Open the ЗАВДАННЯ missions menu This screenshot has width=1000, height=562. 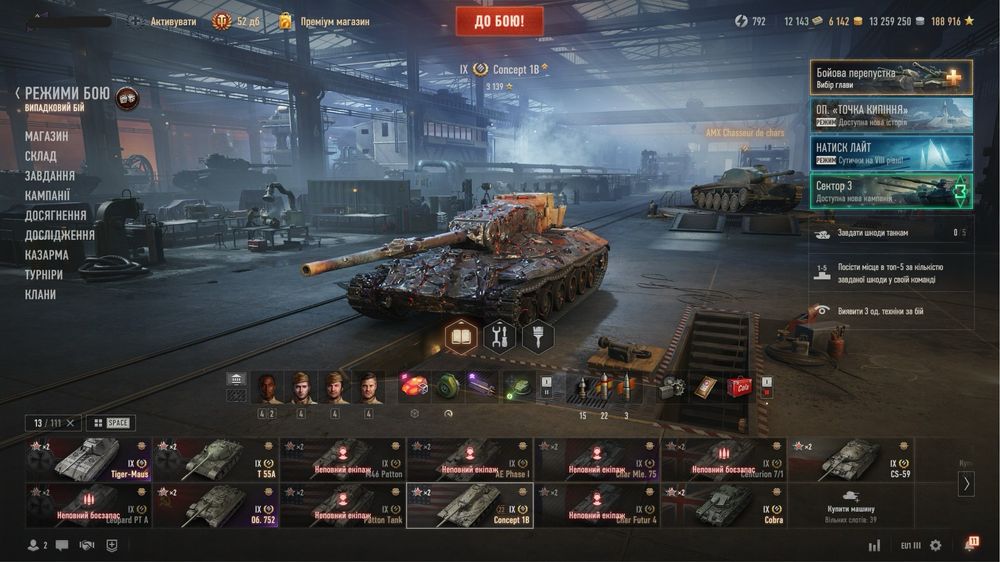(50, 176)
